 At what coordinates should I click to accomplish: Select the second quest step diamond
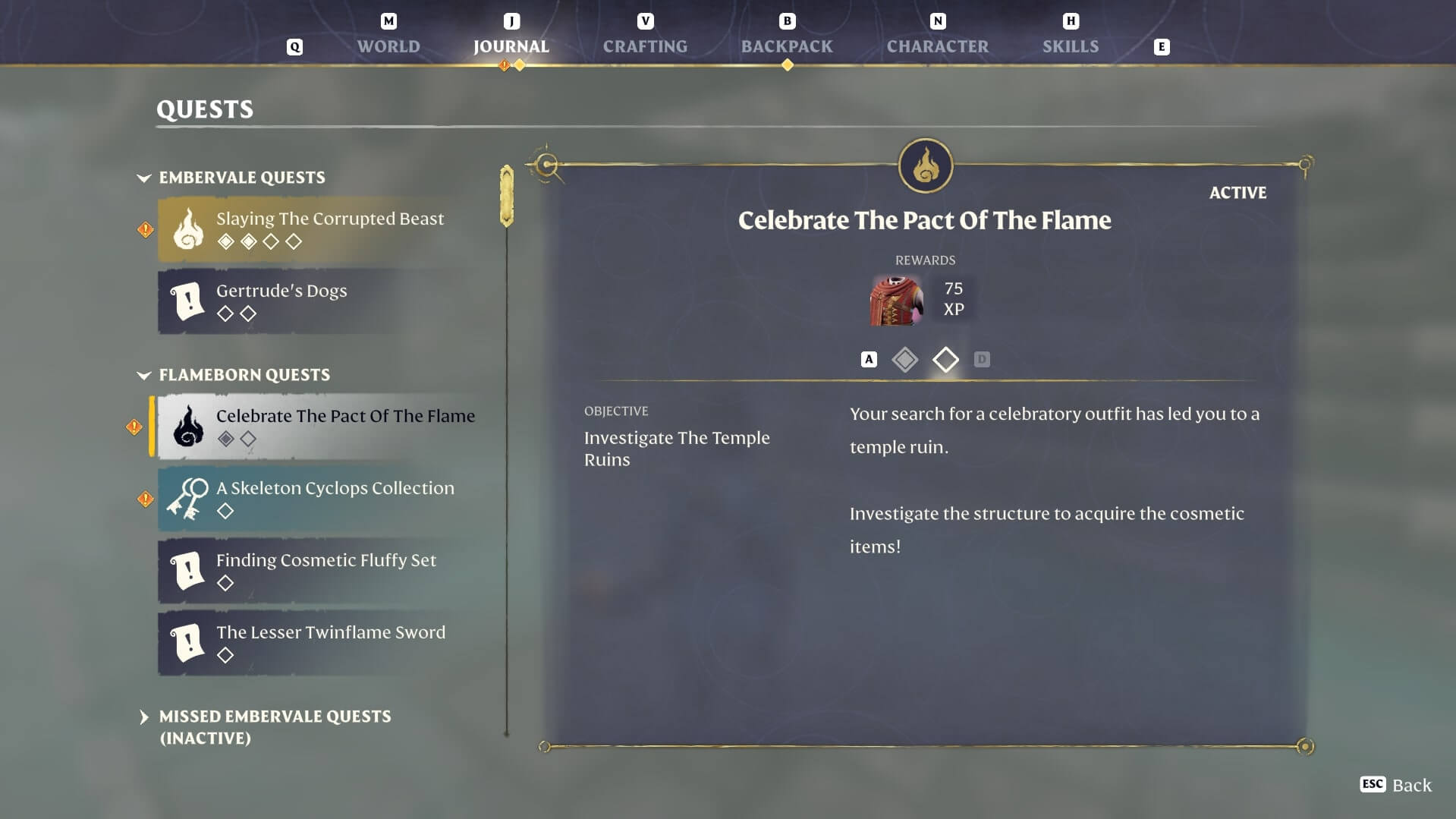click(x=945, y=360)
